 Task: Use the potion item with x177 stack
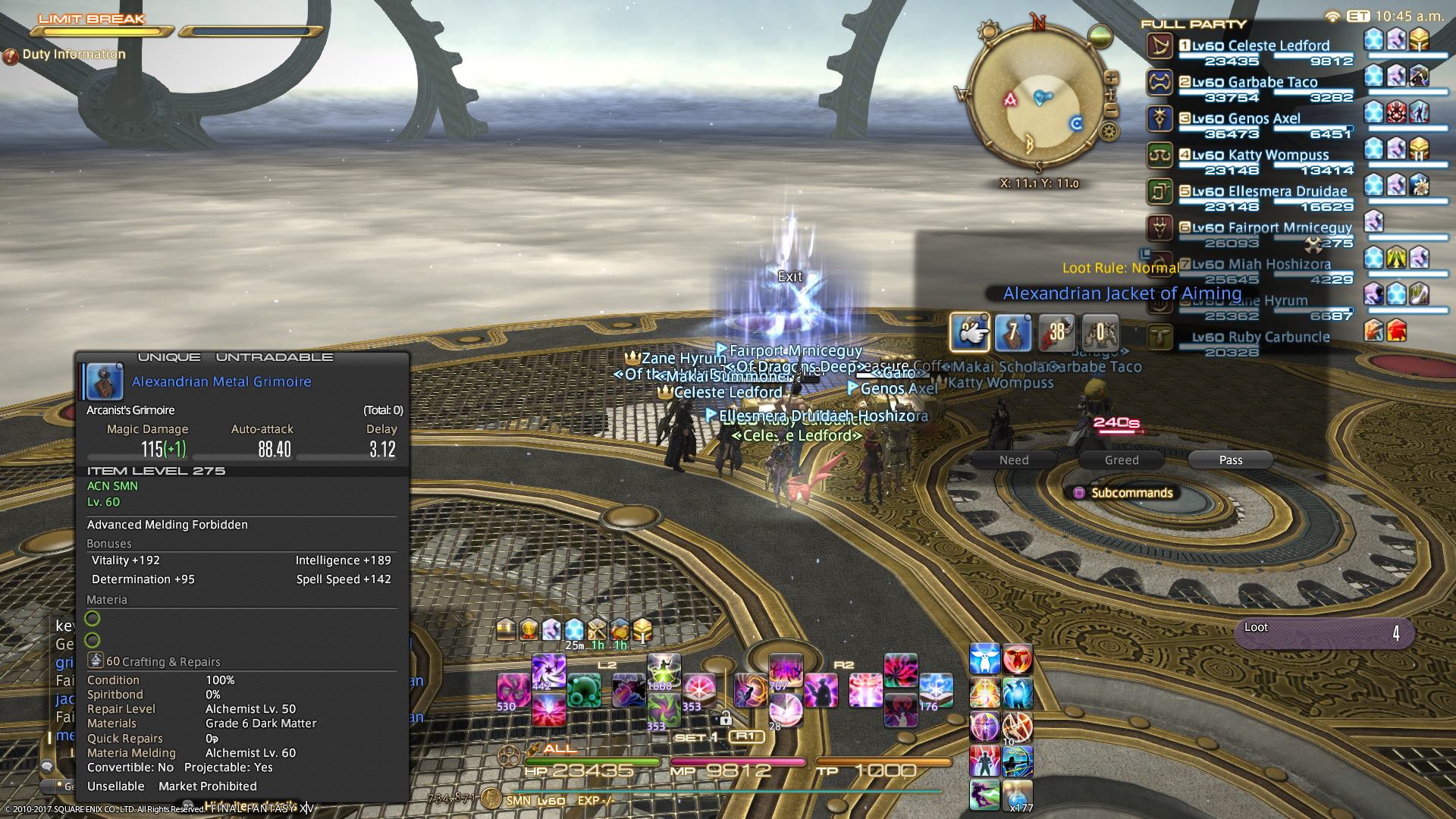[x=1017, y=794]
